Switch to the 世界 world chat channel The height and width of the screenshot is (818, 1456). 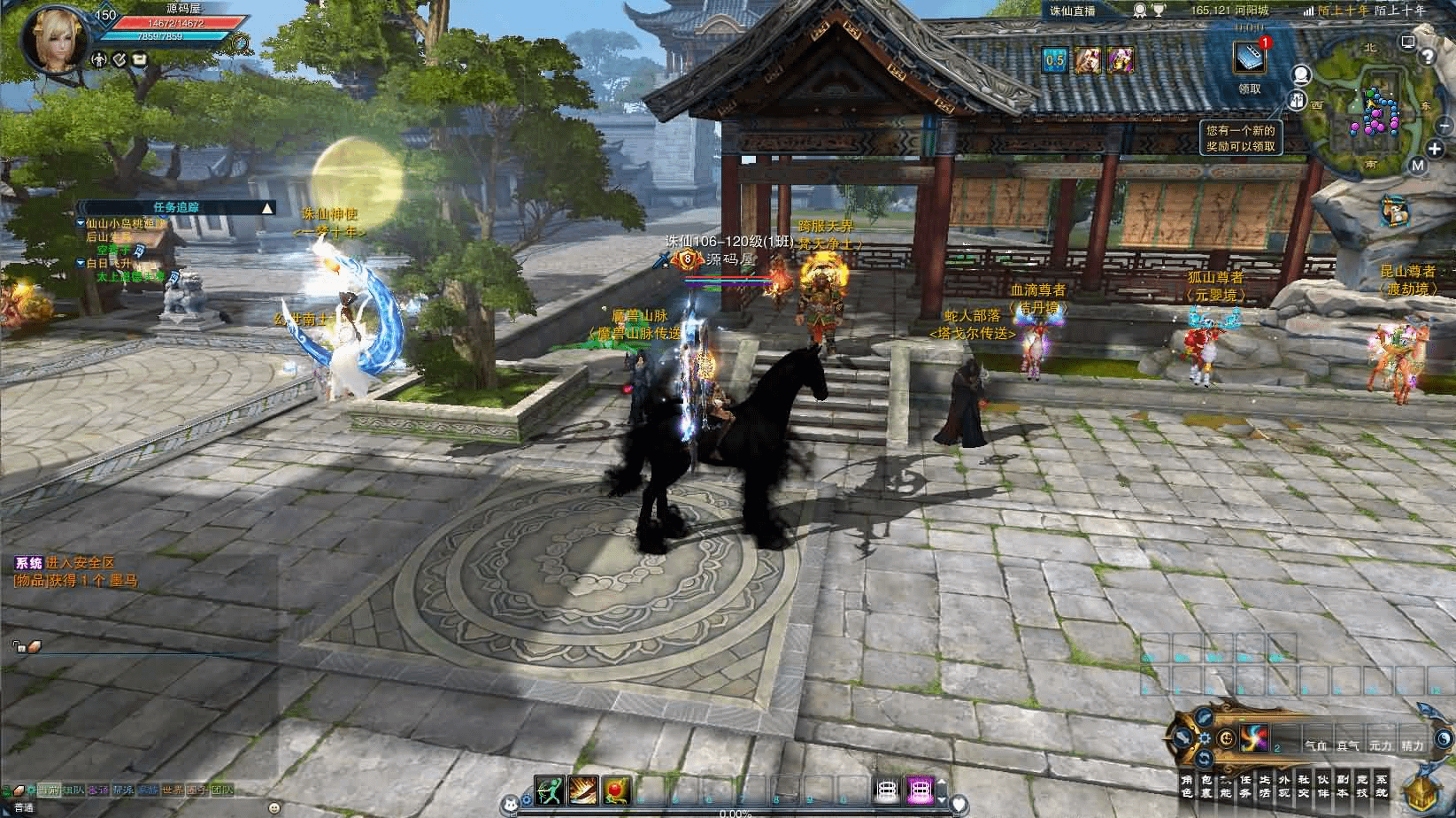click(x=173, y=790)
